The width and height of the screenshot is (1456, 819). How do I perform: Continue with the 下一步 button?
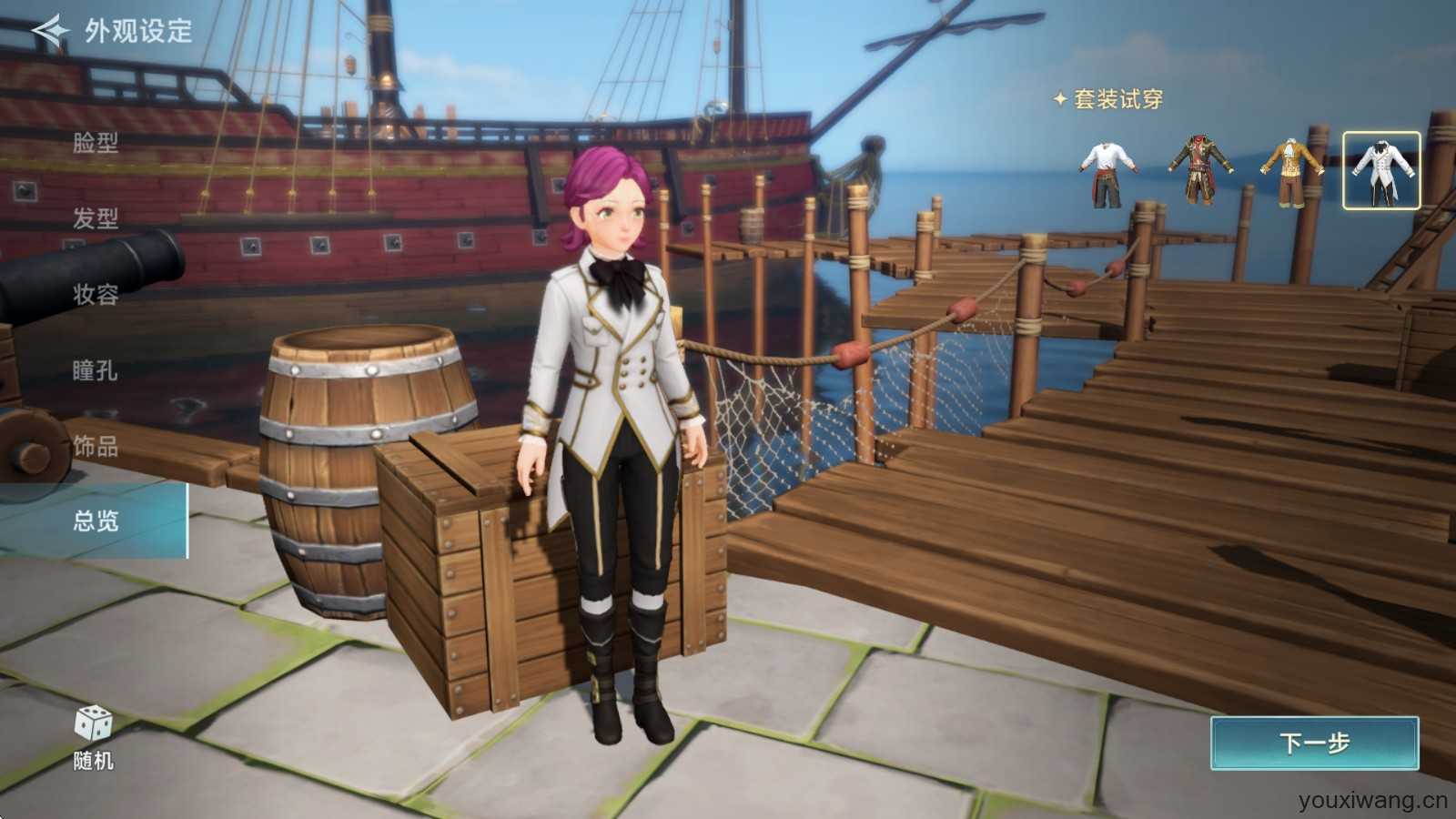coord(1314,743)
